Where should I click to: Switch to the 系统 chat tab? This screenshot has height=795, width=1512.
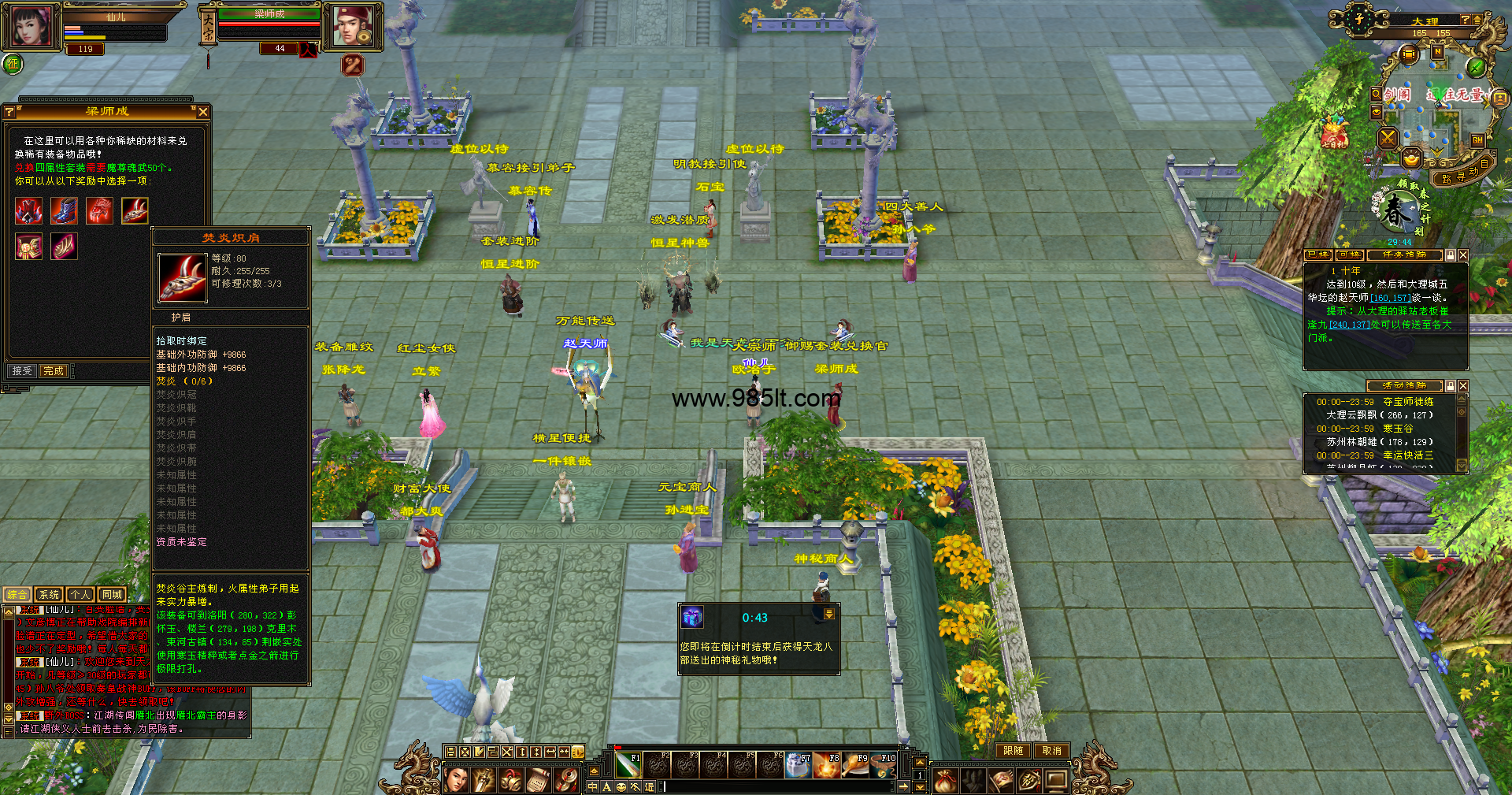[49, 595]
